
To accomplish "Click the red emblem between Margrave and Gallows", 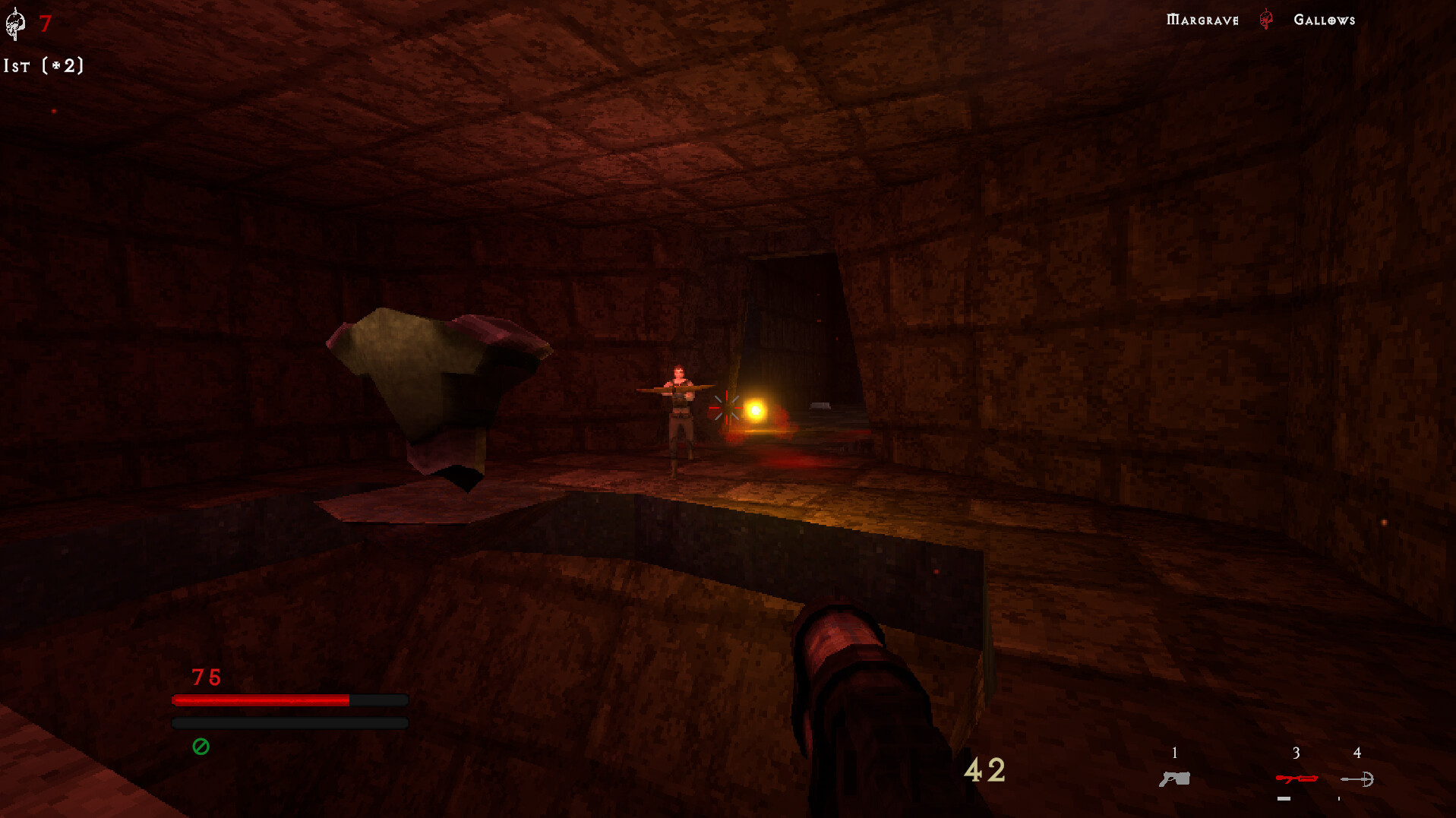I will pos(1264,19).
